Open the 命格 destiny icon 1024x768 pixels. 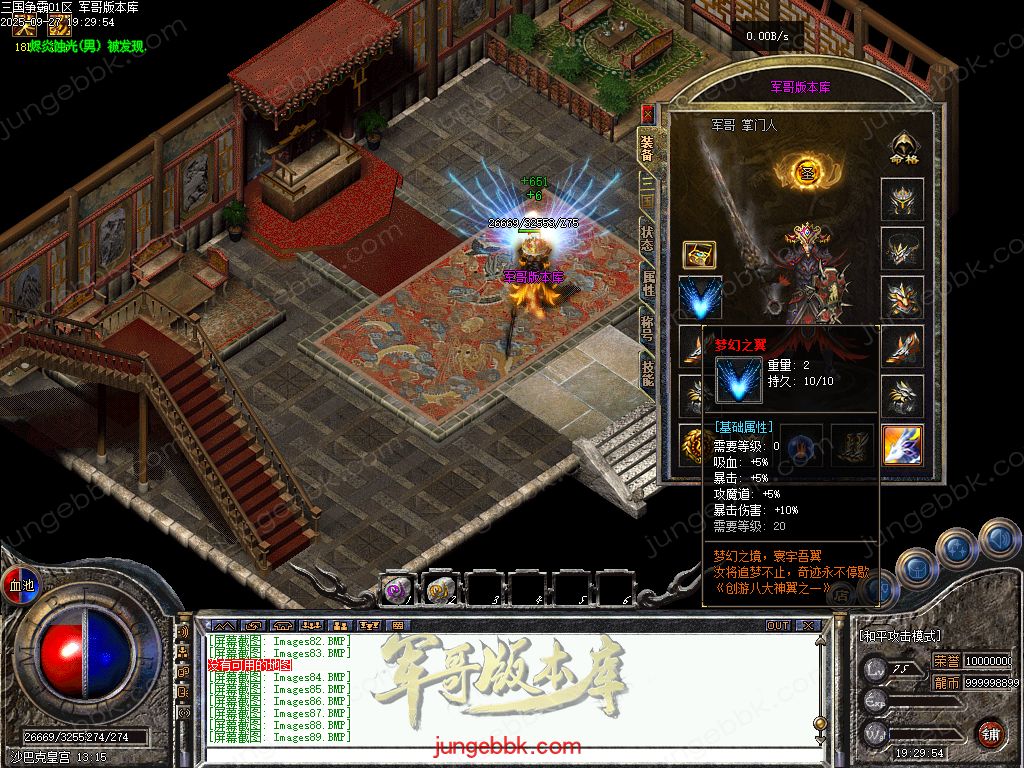[902, 147]
